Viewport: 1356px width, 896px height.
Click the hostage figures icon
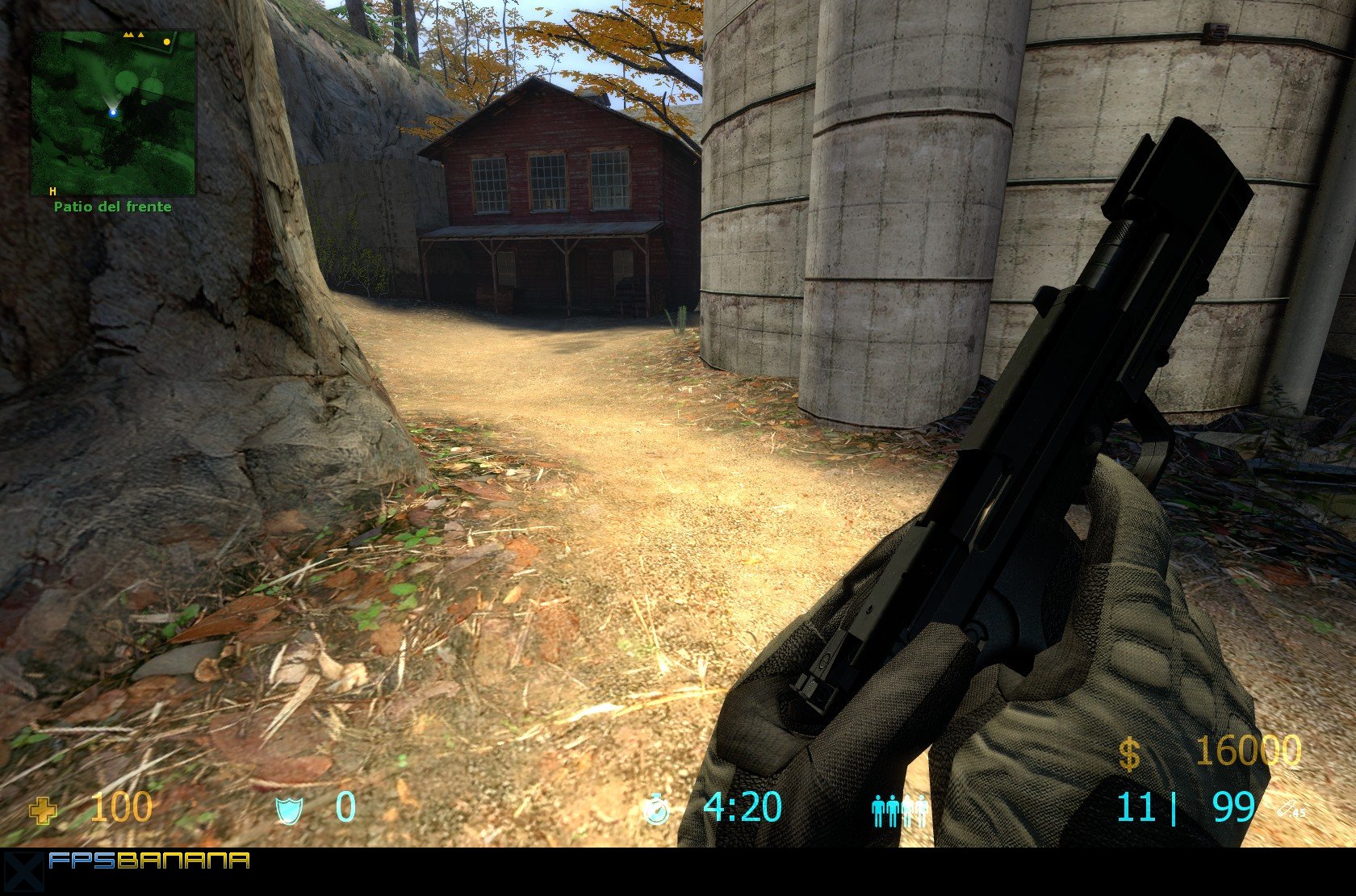900,810
